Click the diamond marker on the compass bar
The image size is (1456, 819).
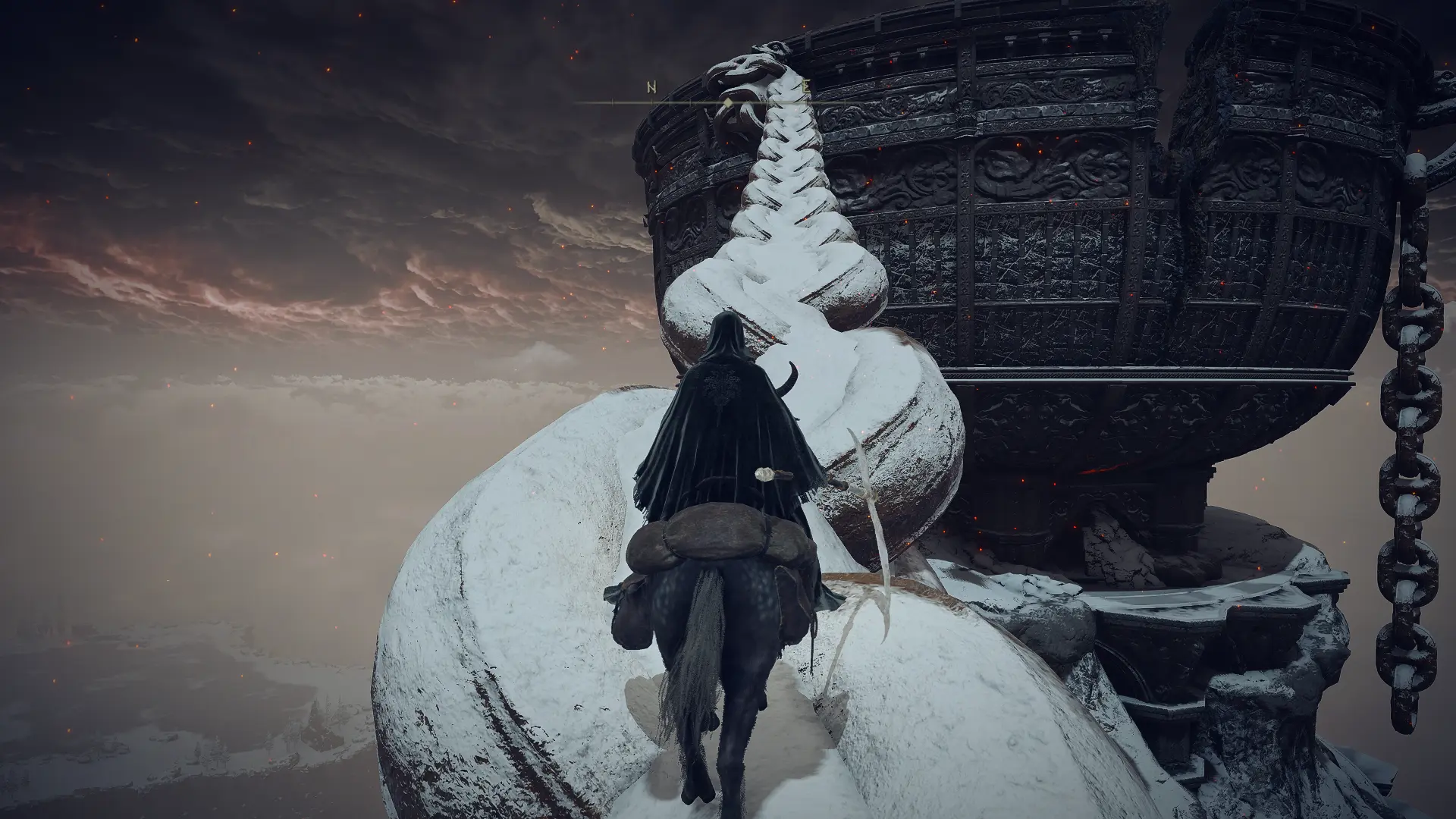click(728, 102)
